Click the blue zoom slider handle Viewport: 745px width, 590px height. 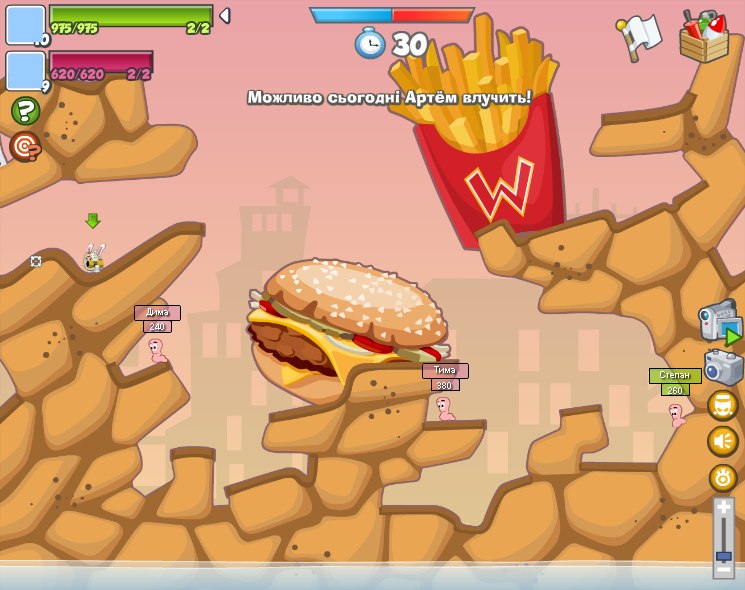[x=723, y=555]
